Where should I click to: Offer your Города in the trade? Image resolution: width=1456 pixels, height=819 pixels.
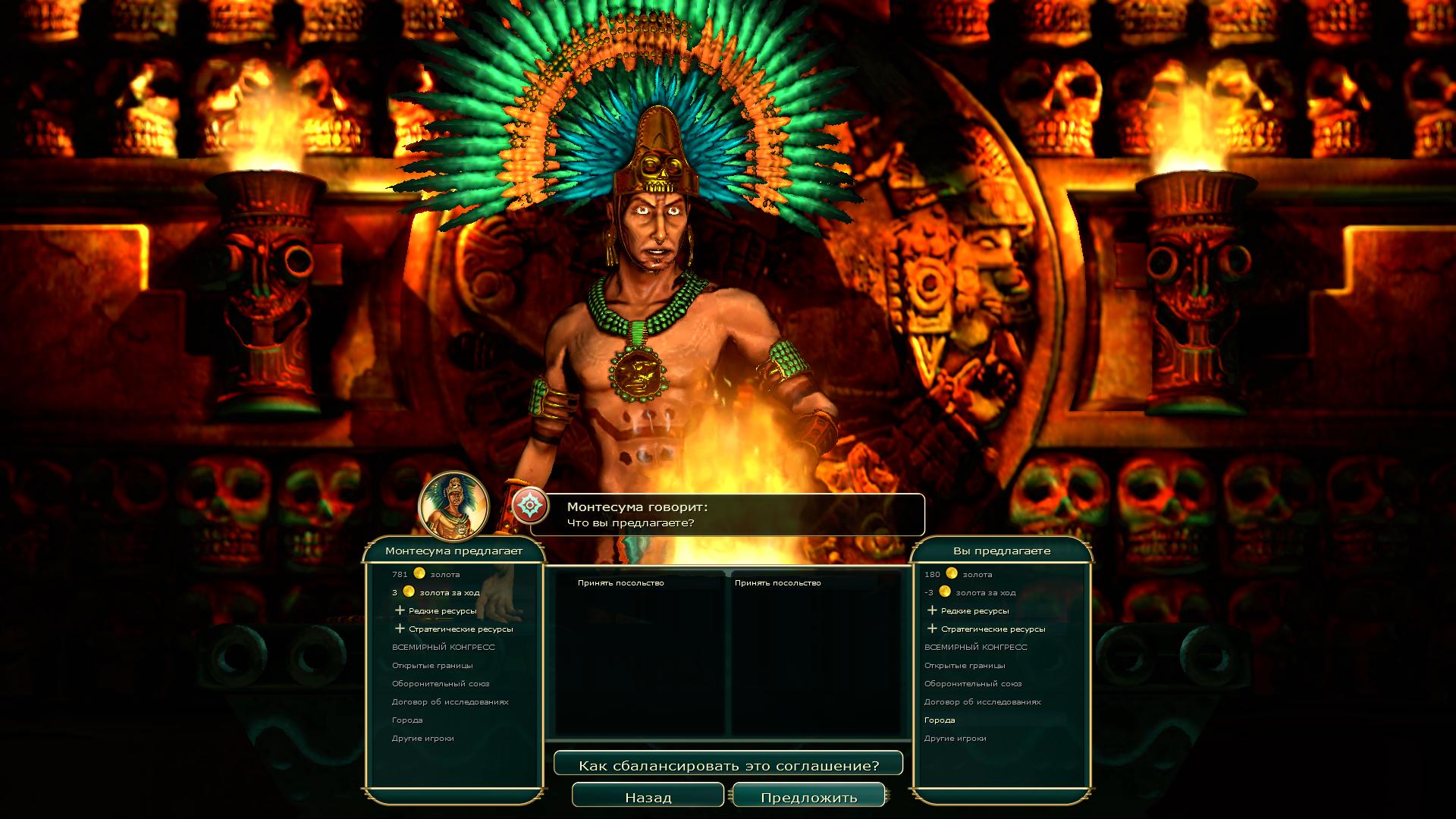[x=940, y=720]
